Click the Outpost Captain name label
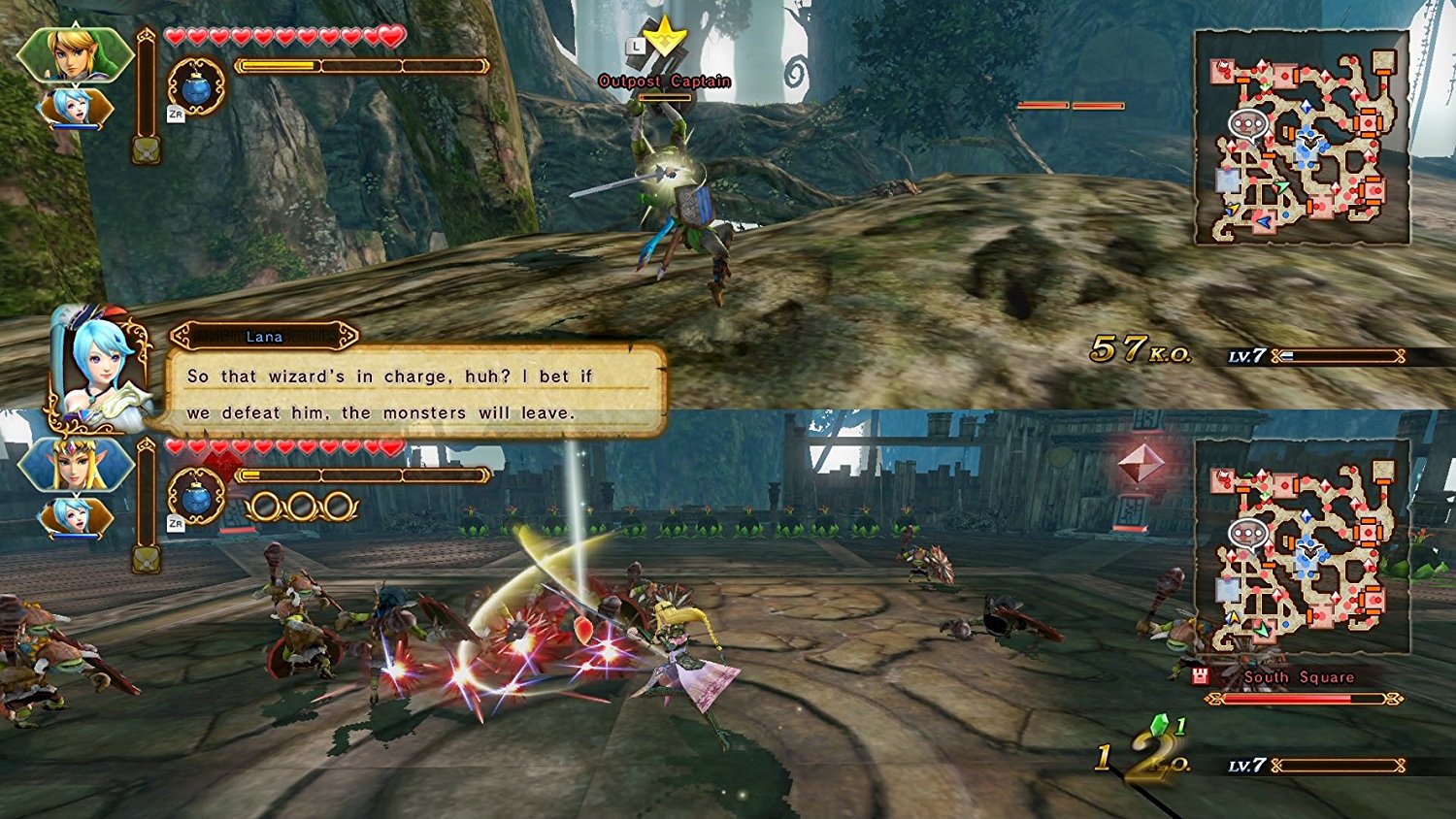 coord(664,82)
